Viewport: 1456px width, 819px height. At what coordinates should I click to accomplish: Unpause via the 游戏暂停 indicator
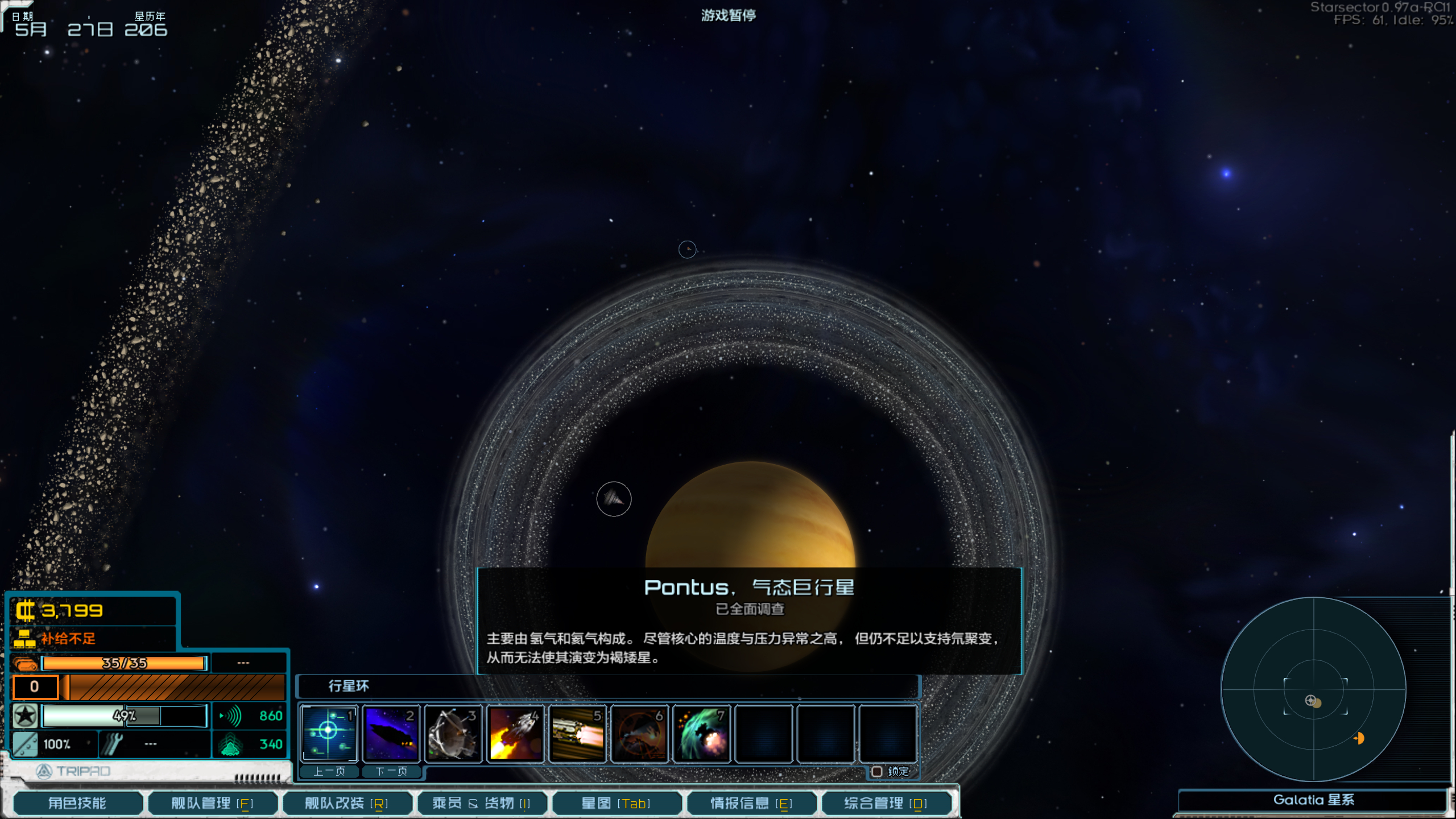(x=730, y=15)
